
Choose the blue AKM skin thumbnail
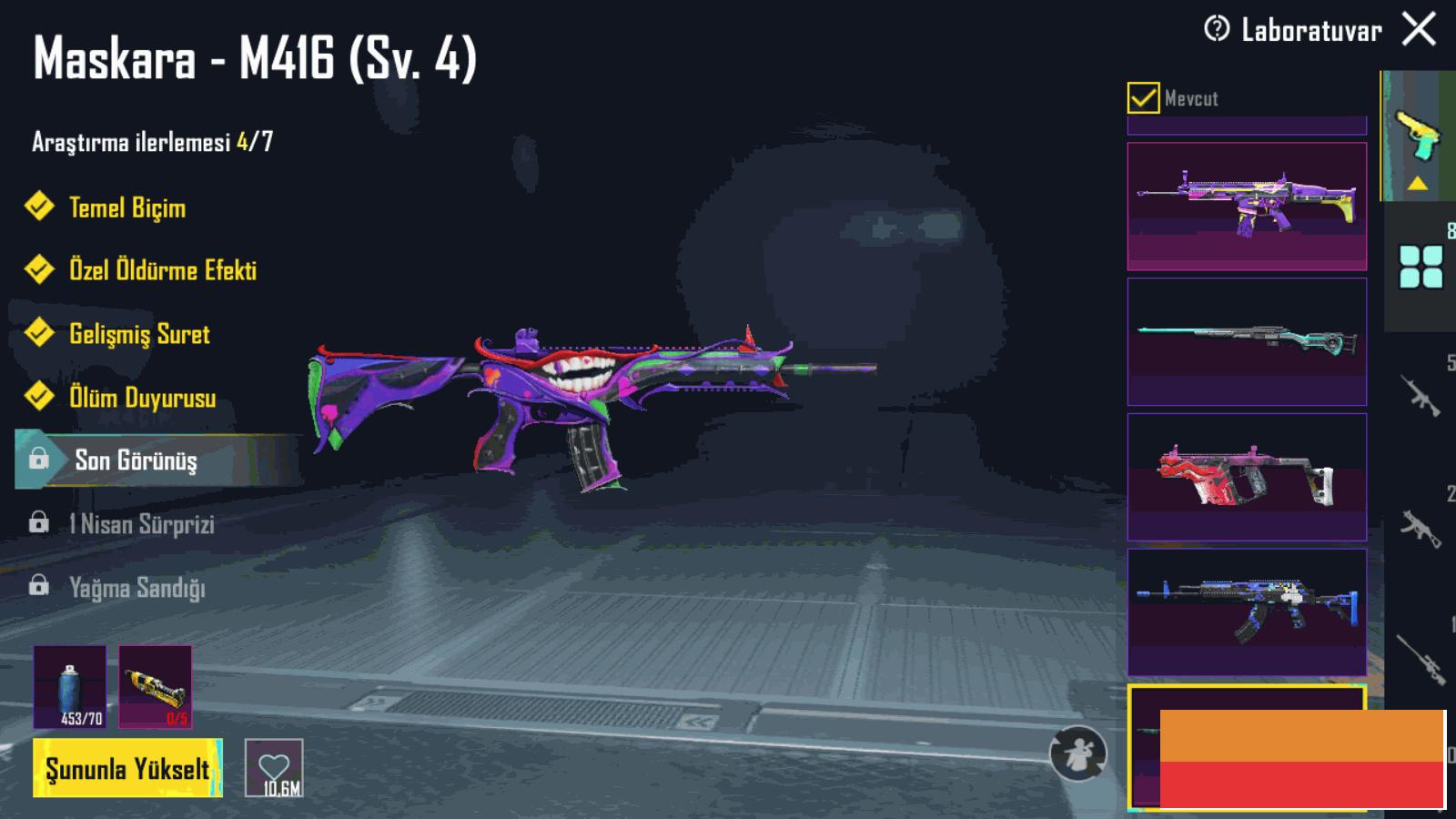[1247, 612]
